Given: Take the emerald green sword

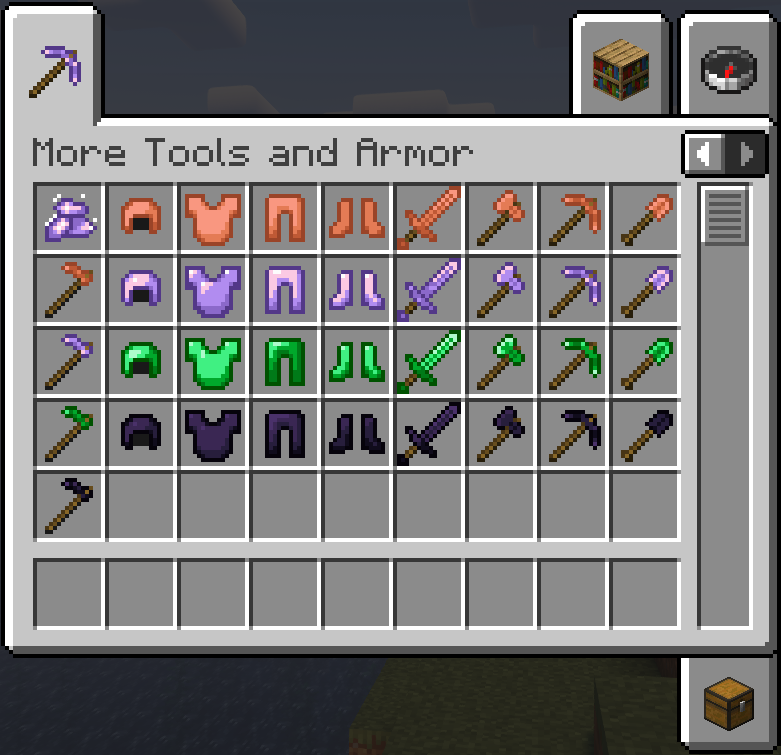Looking at the screenshot, I should (429, 362).
